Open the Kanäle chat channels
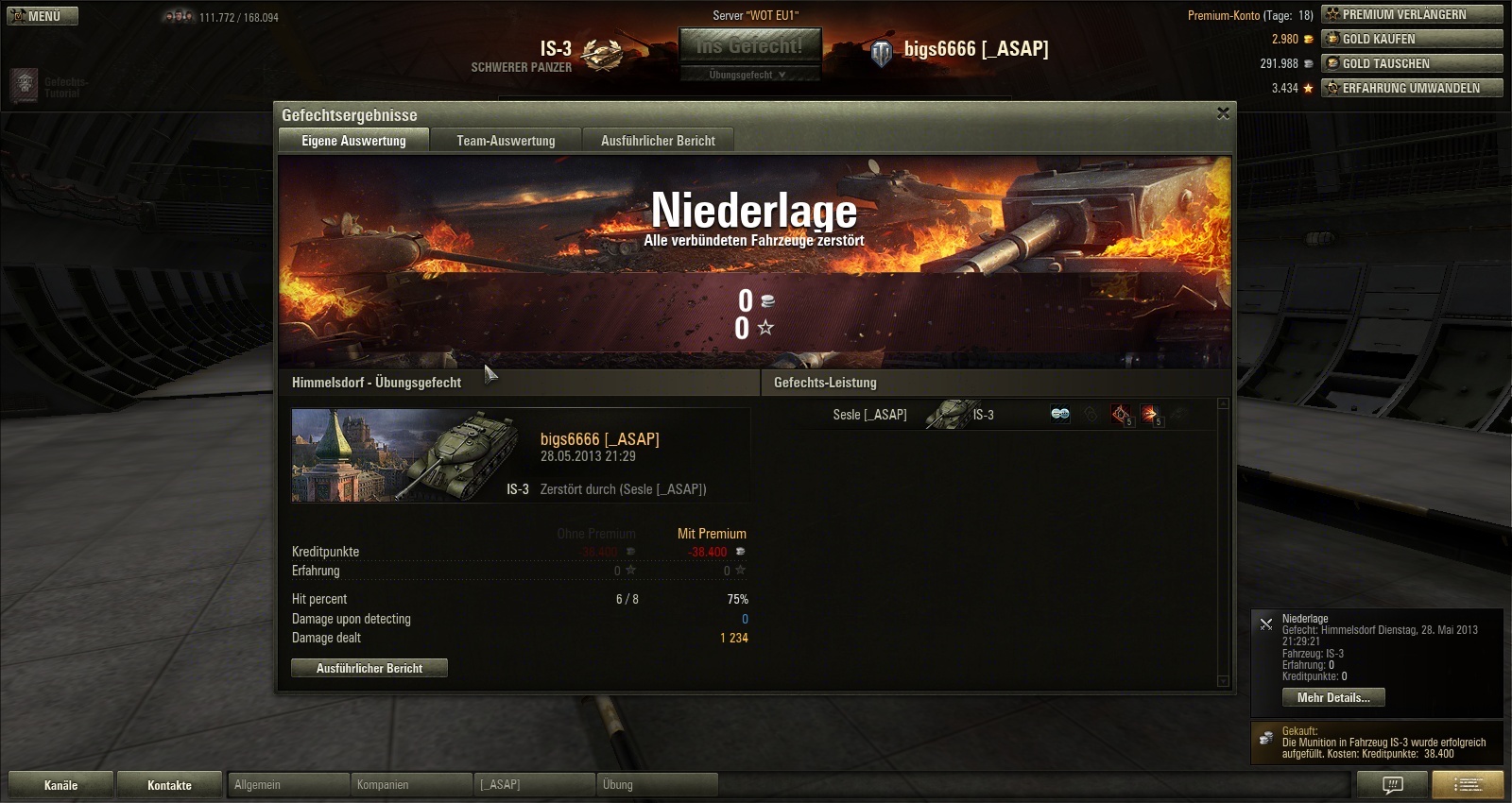 click(x=60, y=785)
